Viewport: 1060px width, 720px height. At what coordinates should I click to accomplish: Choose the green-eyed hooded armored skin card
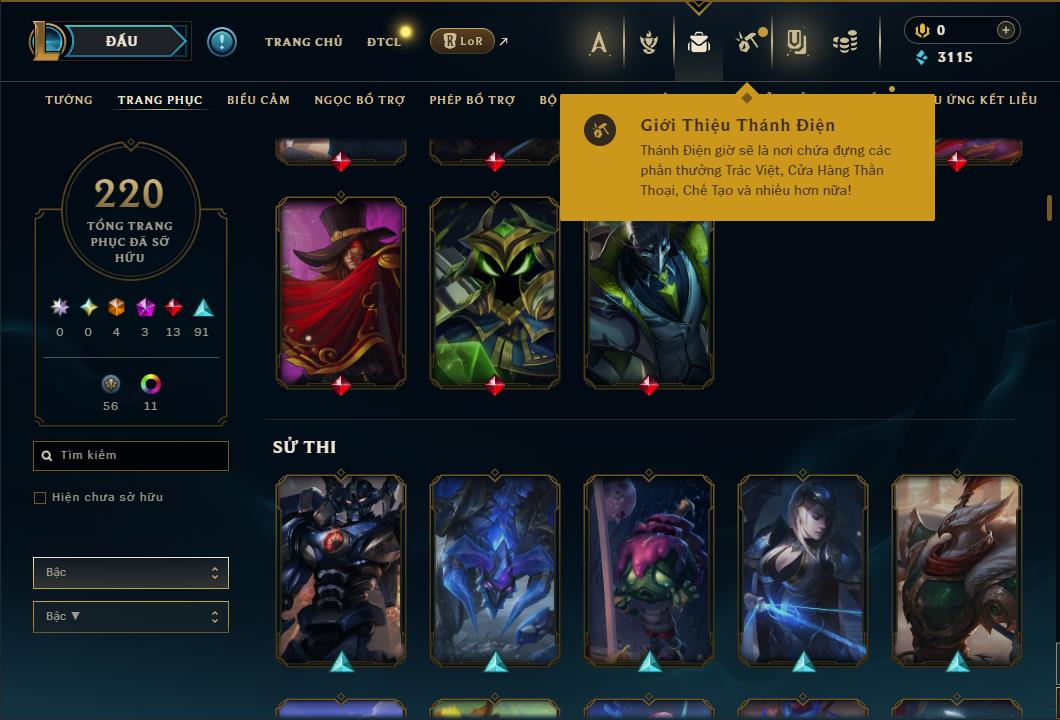495,291
